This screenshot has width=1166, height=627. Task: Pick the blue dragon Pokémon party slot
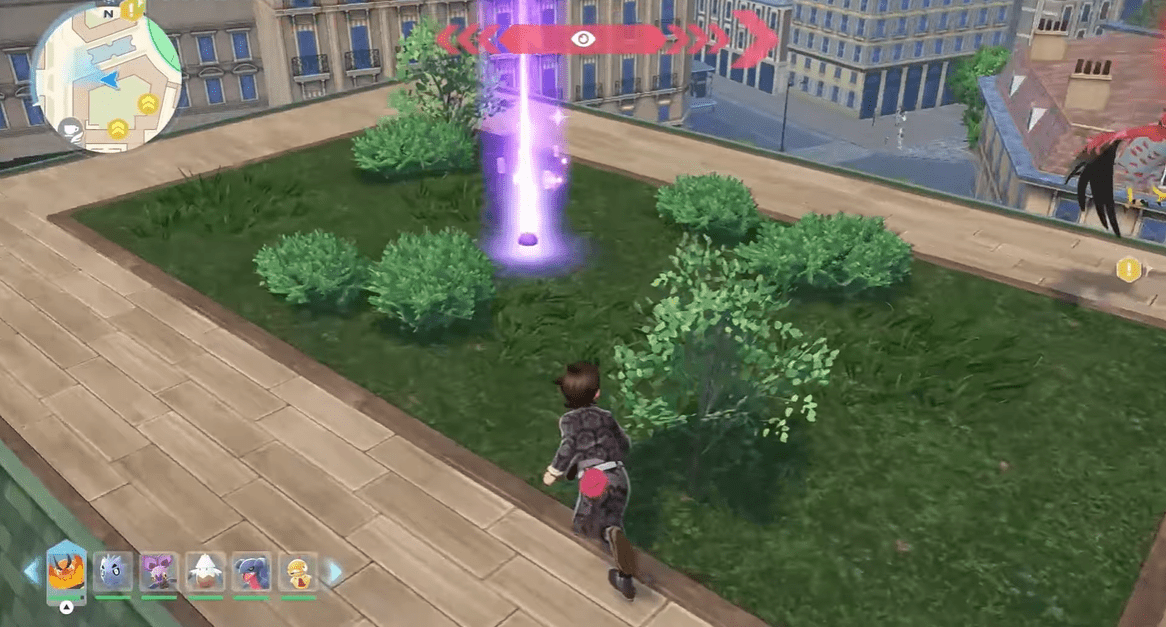[x=251, y=572]
